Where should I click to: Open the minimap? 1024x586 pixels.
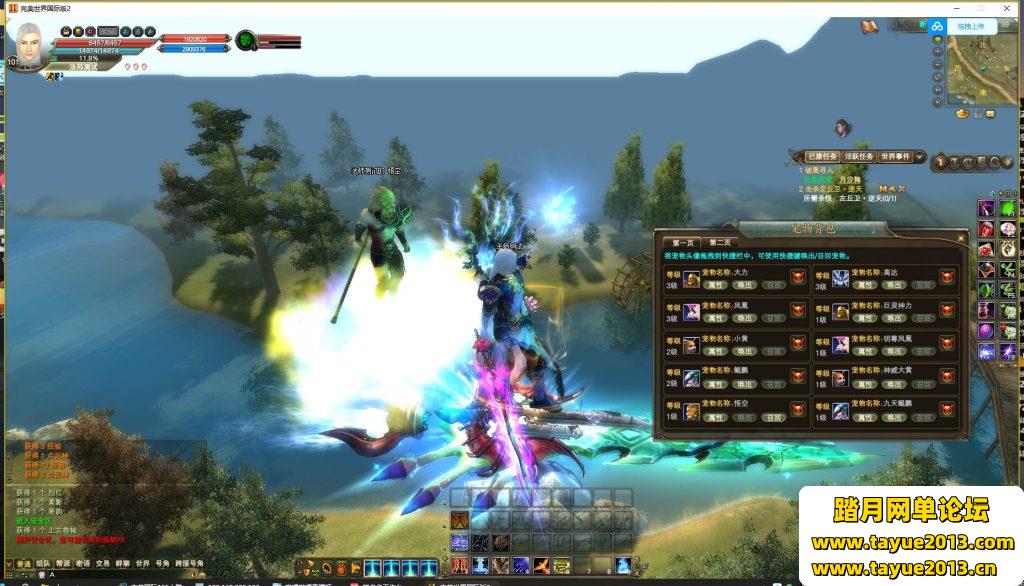[983, 70]
